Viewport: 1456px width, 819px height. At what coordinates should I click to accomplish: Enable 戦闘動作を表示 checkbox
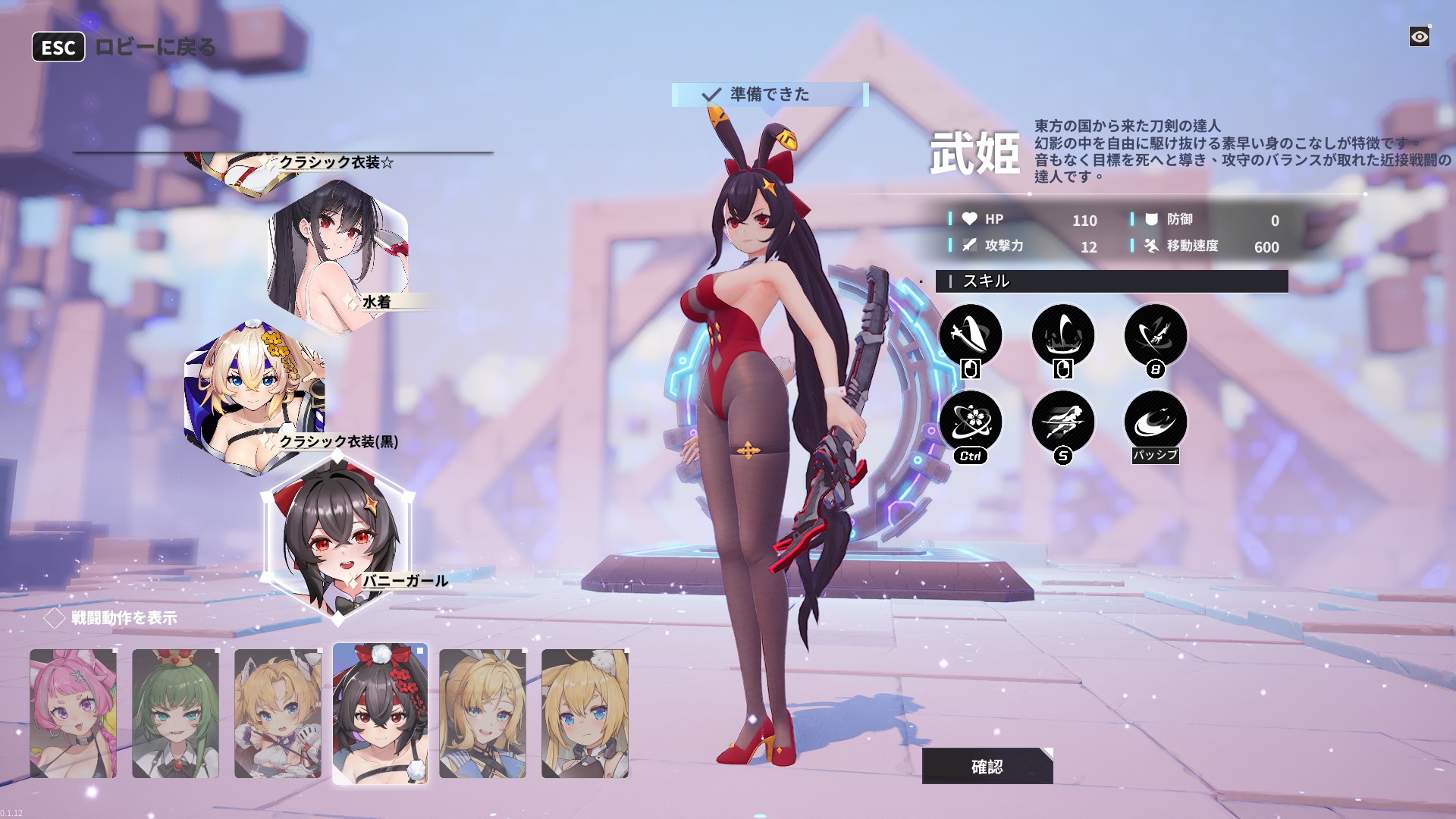tap(55, 618)
